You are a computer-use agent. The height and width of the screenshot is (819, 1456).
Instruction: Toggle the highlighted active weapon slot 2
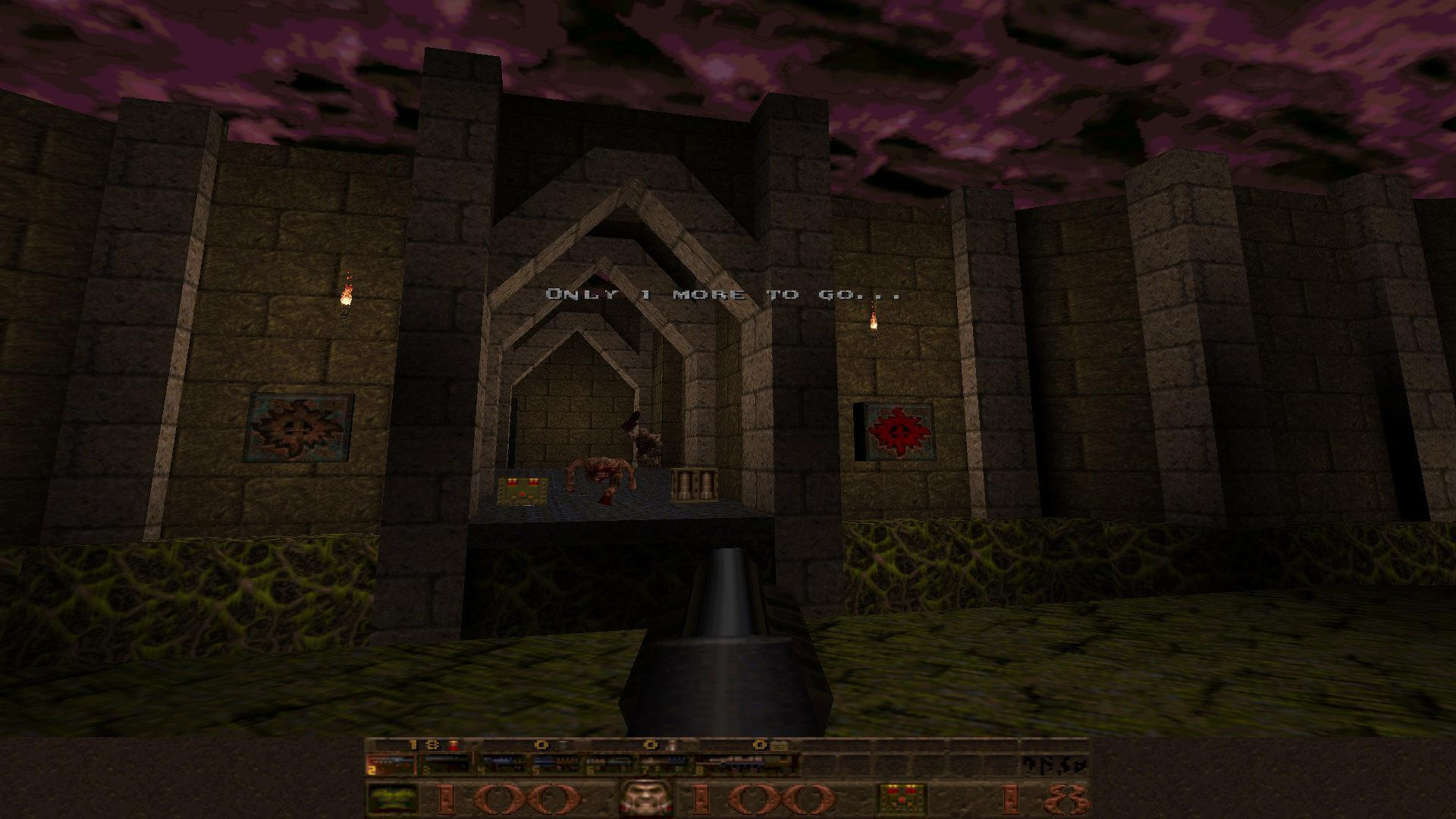tap(391, 762)
